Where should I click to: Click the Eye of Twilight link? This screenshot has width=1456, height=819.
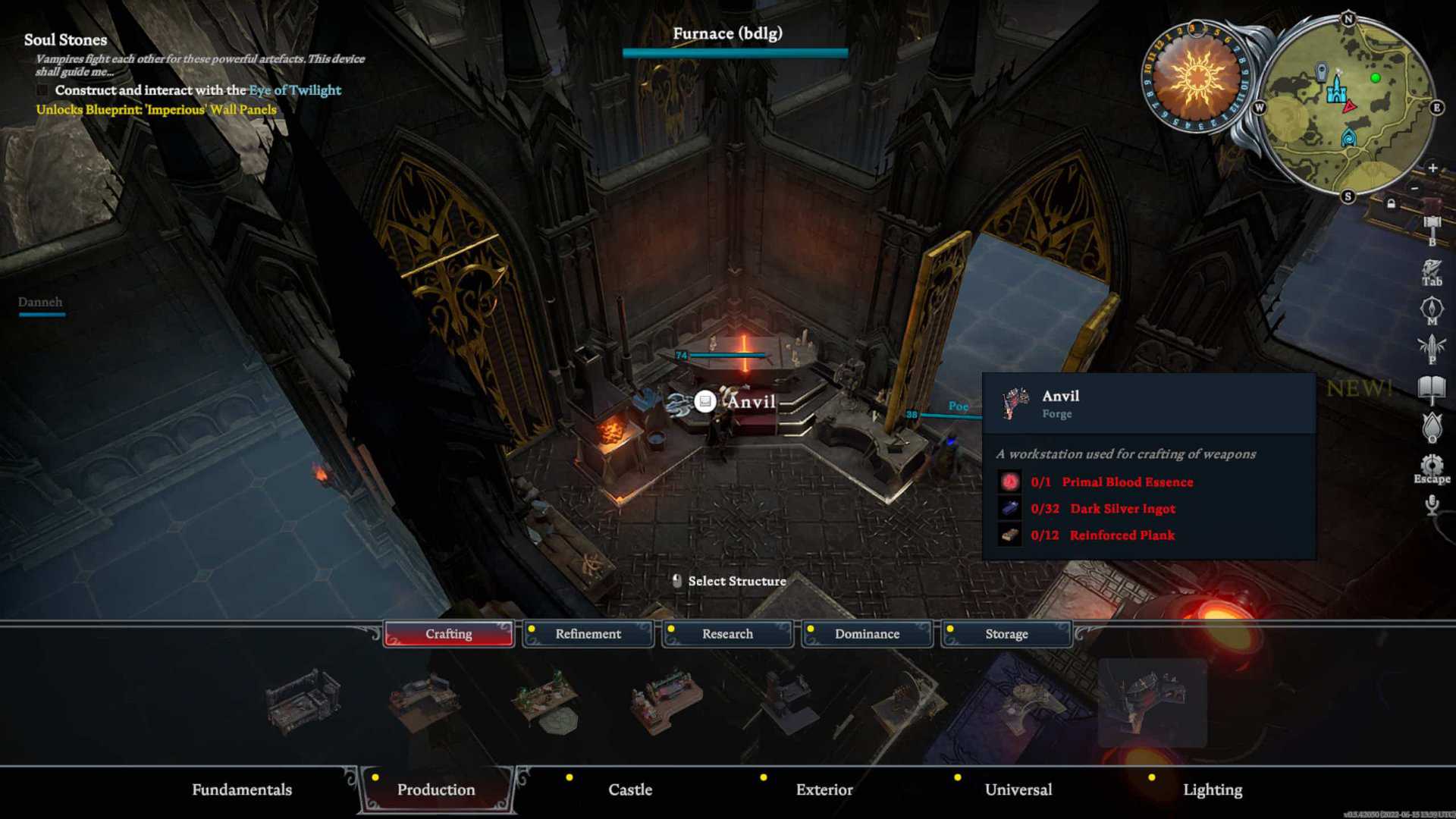[295, 90]
